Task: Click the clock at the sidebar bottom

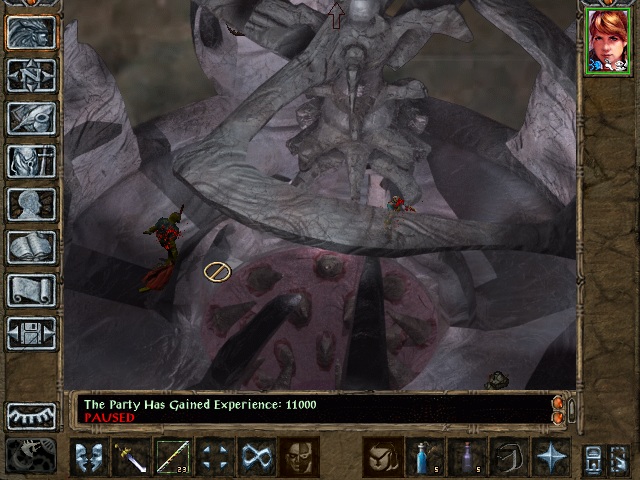Action: coord(30,456)
